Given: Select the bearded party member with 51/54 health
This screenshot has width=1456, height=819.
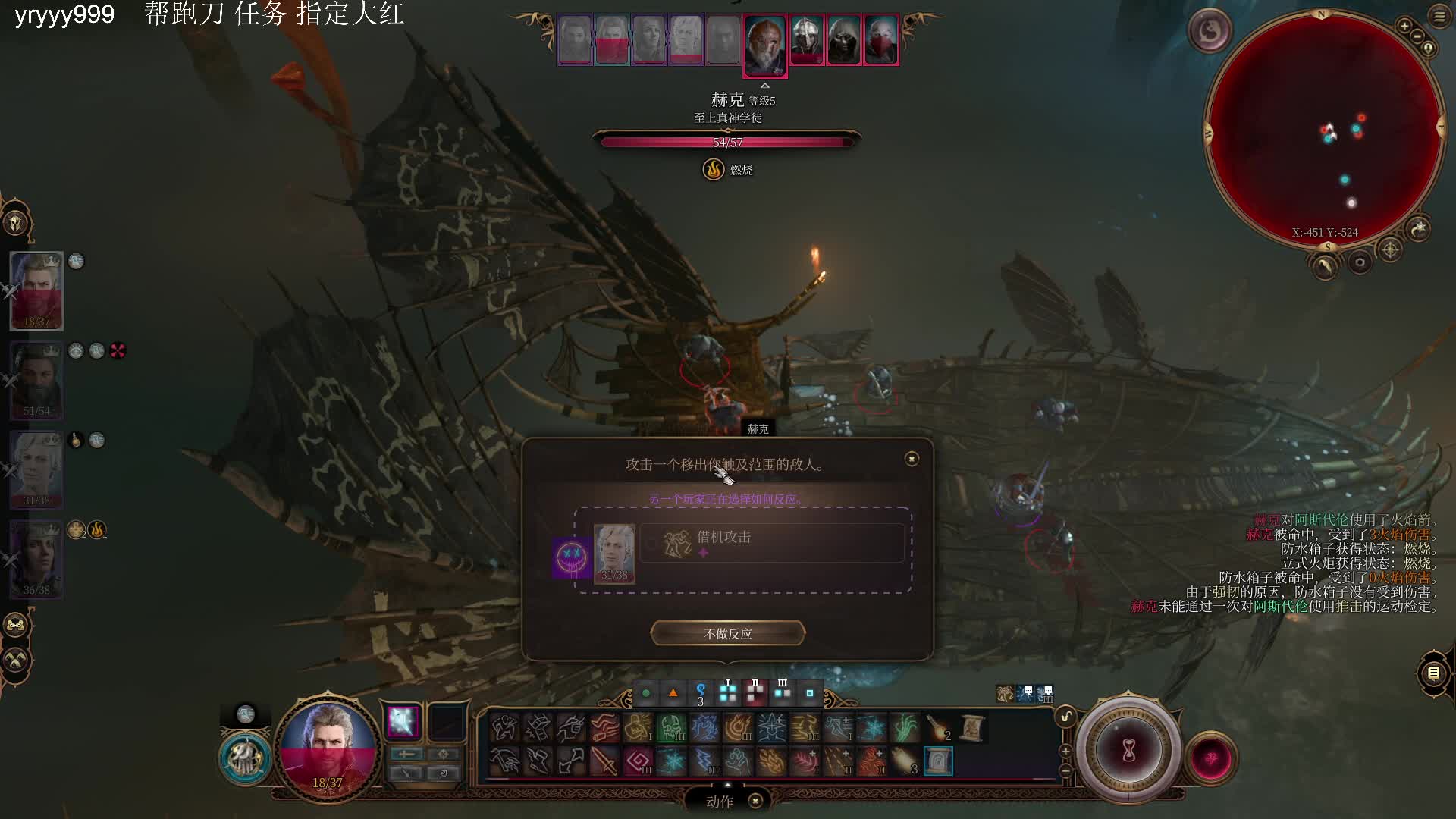Looking at the screenshot, I should (x=36, y=380).
